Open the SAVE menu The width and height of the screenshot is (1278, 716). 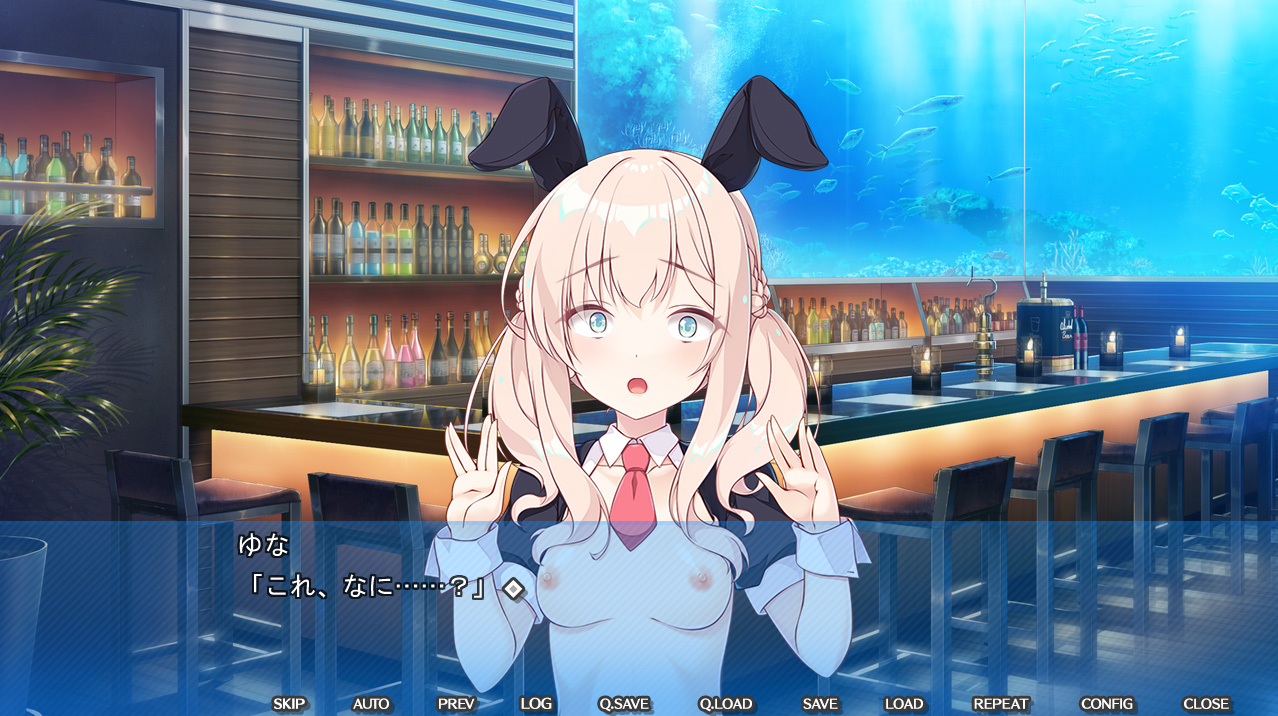coord(820,704)
